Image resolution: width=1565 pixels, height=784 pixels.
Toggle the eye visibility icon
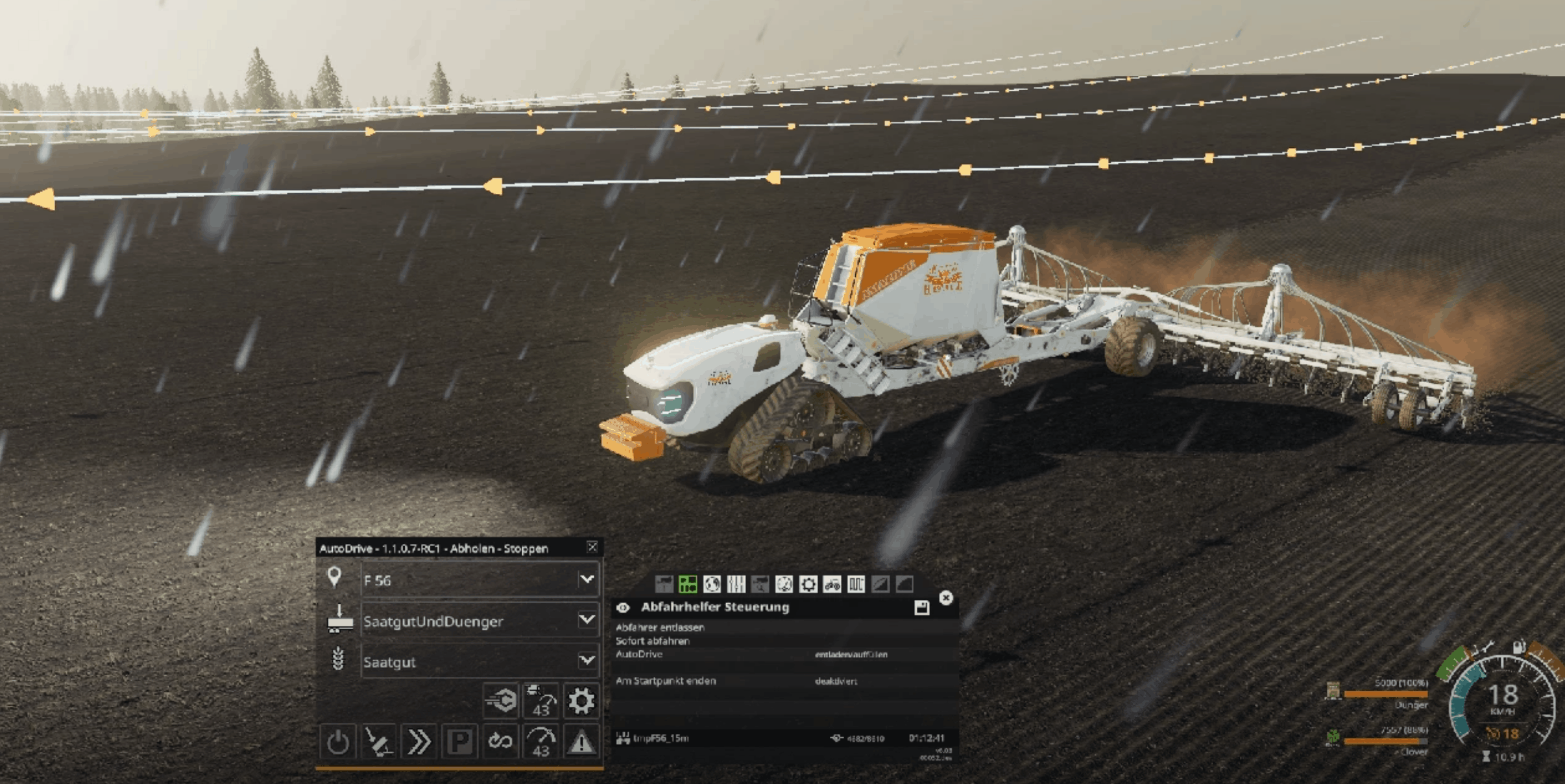tap(623, 608)
